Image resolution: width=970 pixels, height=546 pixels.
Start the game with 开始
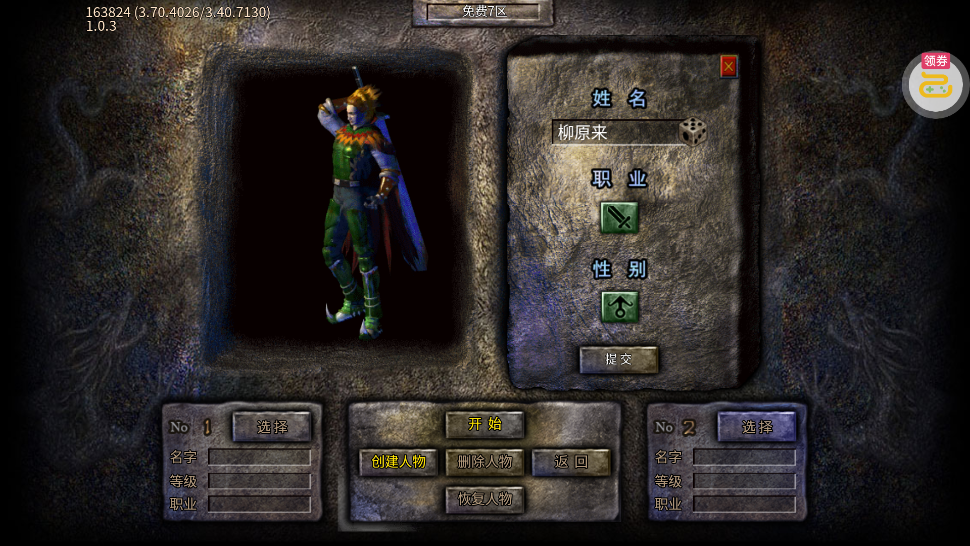pos(485,424)
